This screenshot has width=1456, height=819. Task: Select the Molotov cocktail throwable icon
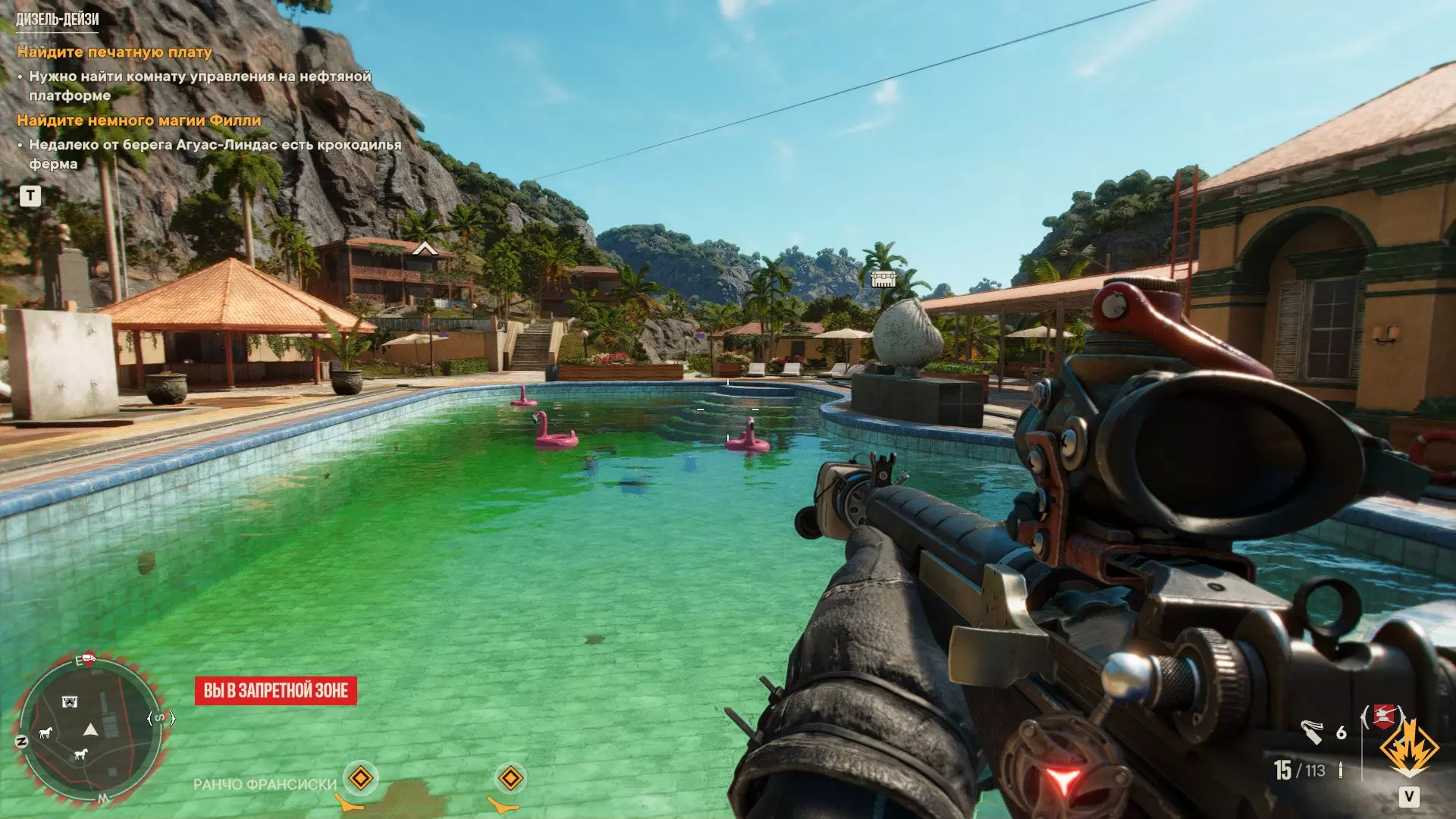(1311, 732)
